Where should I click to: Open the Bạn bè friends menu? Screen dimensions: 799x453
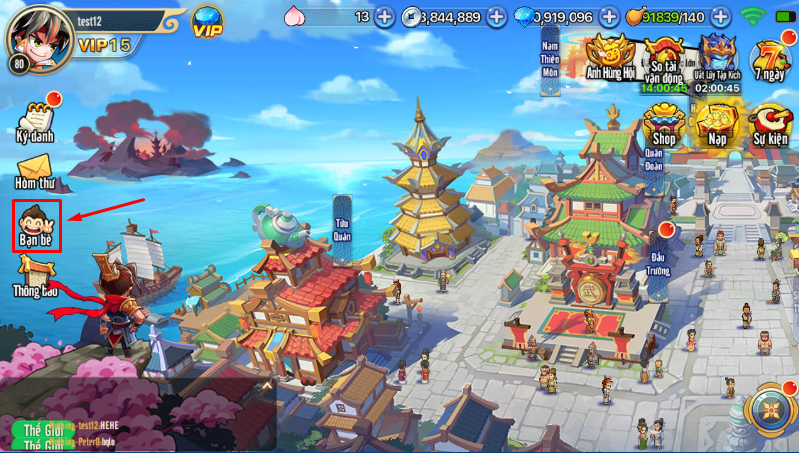(x=37, y=224)
